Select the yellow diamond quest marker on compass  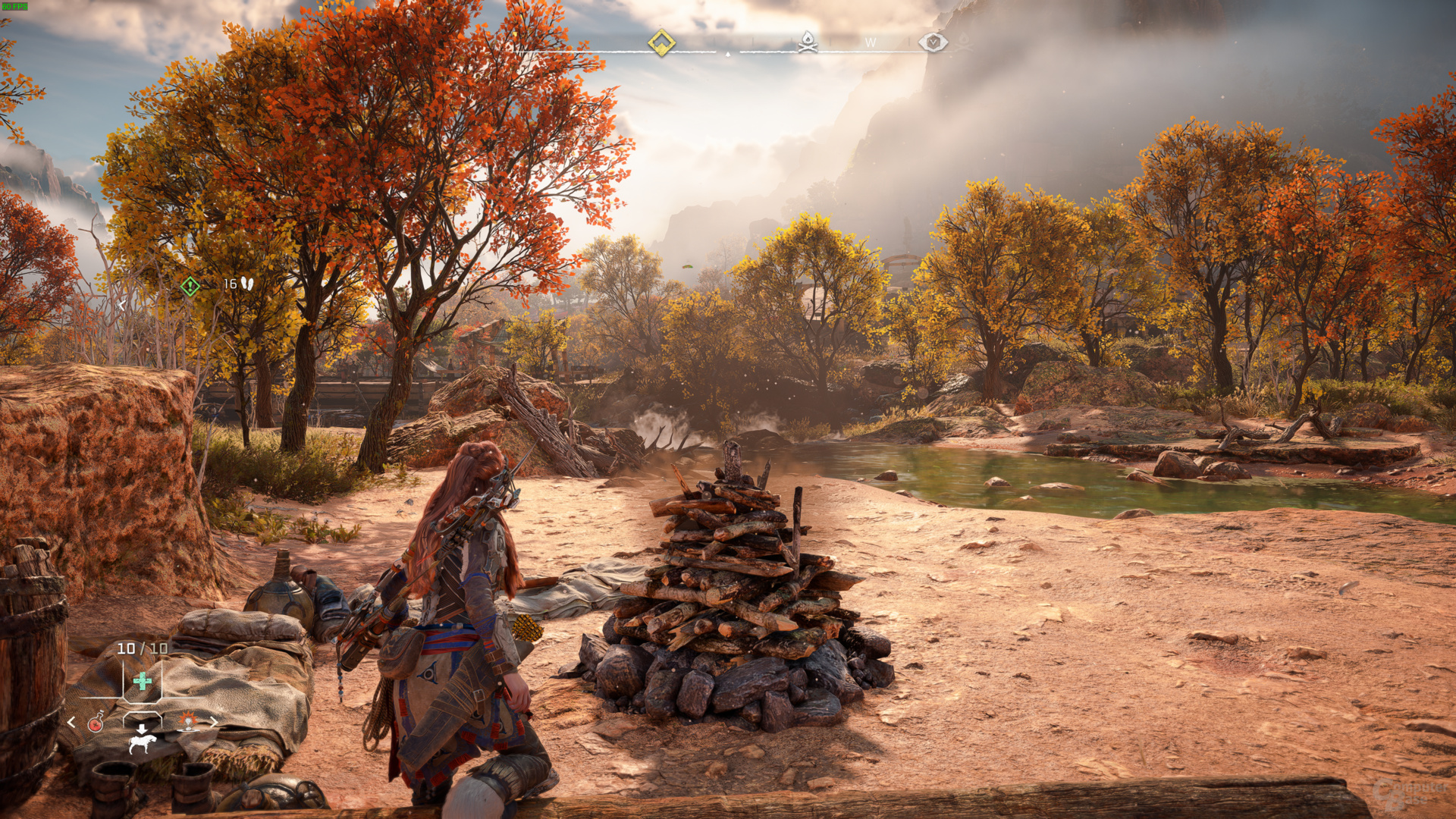(661, 42)
